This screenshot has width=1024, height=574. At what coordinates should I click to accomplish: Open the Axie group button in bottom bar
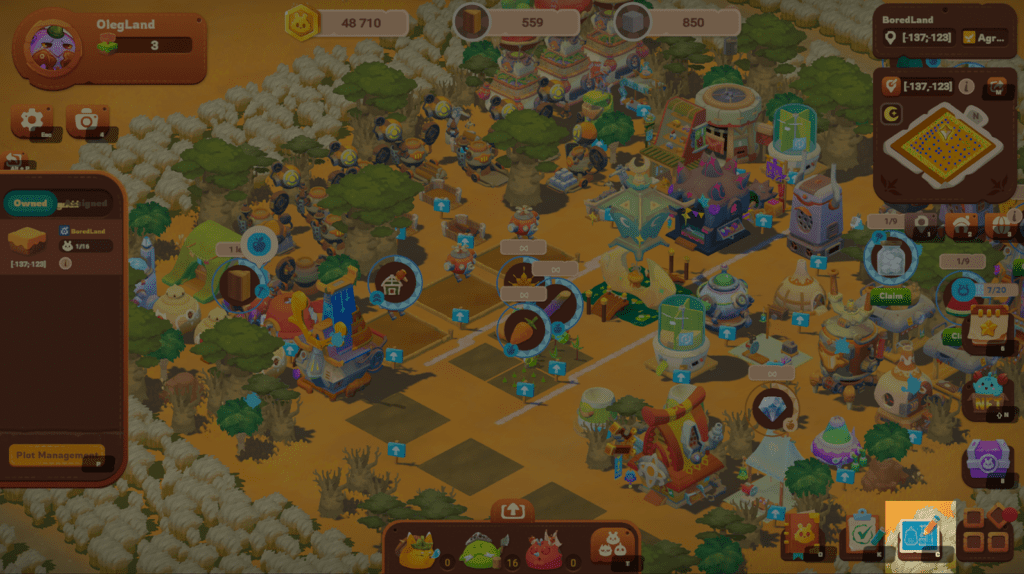click(611, 545)
